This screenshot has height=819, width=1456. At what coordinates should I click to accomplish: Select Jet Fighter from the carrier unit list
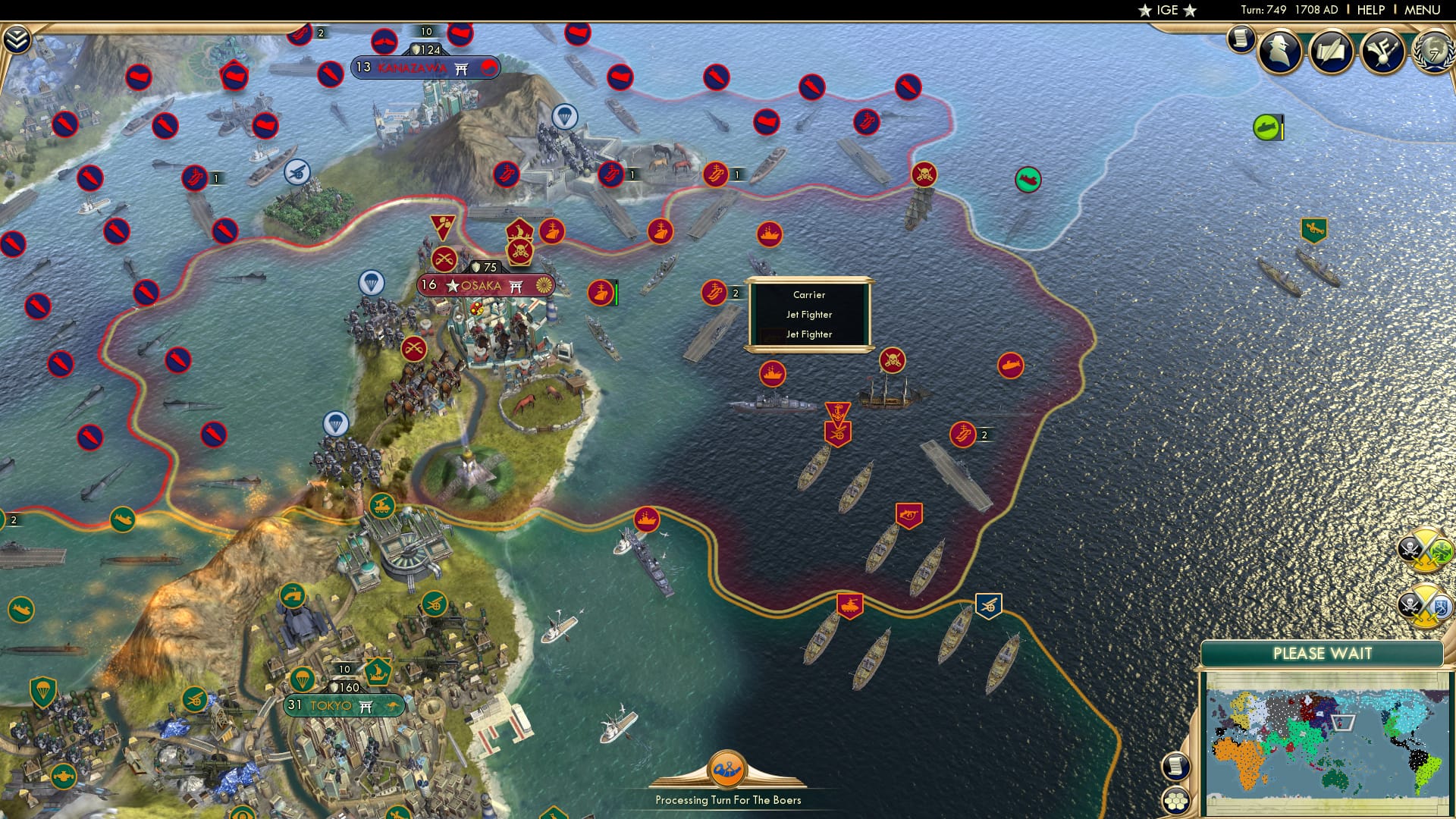808,314
